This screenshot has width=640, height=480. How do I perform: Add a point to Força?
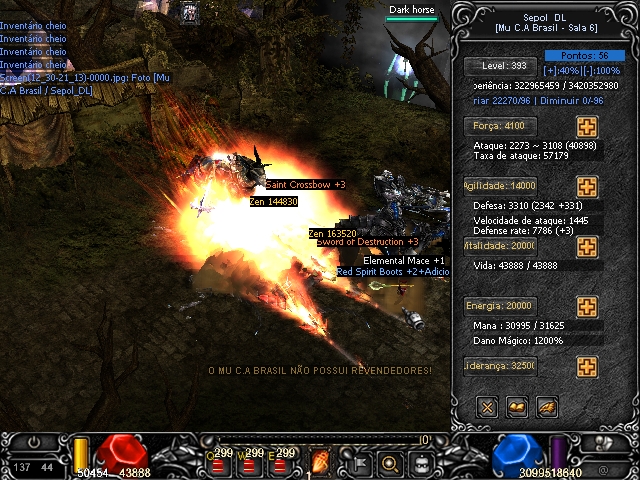pos(587,127)
